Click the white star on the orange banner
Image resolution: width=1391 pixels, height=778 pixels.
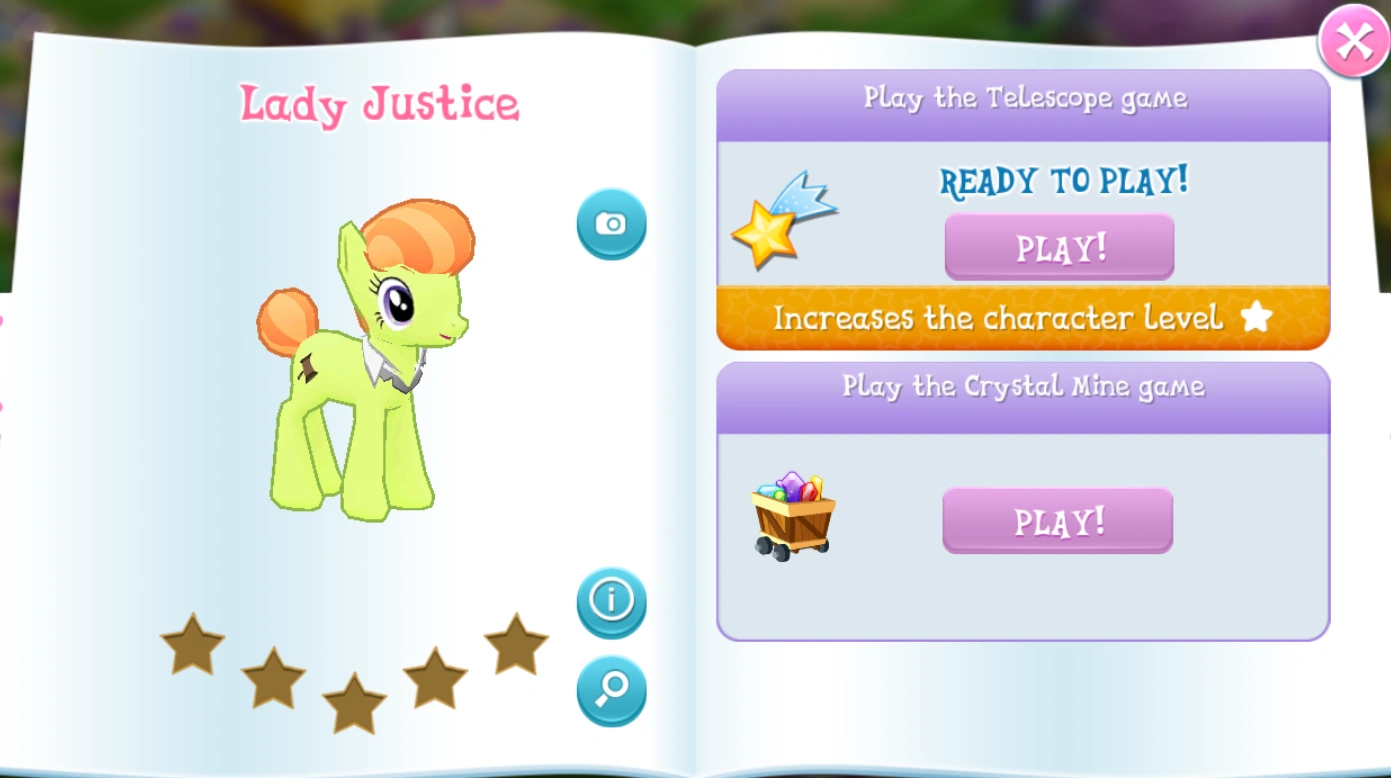pos(1258,317)
